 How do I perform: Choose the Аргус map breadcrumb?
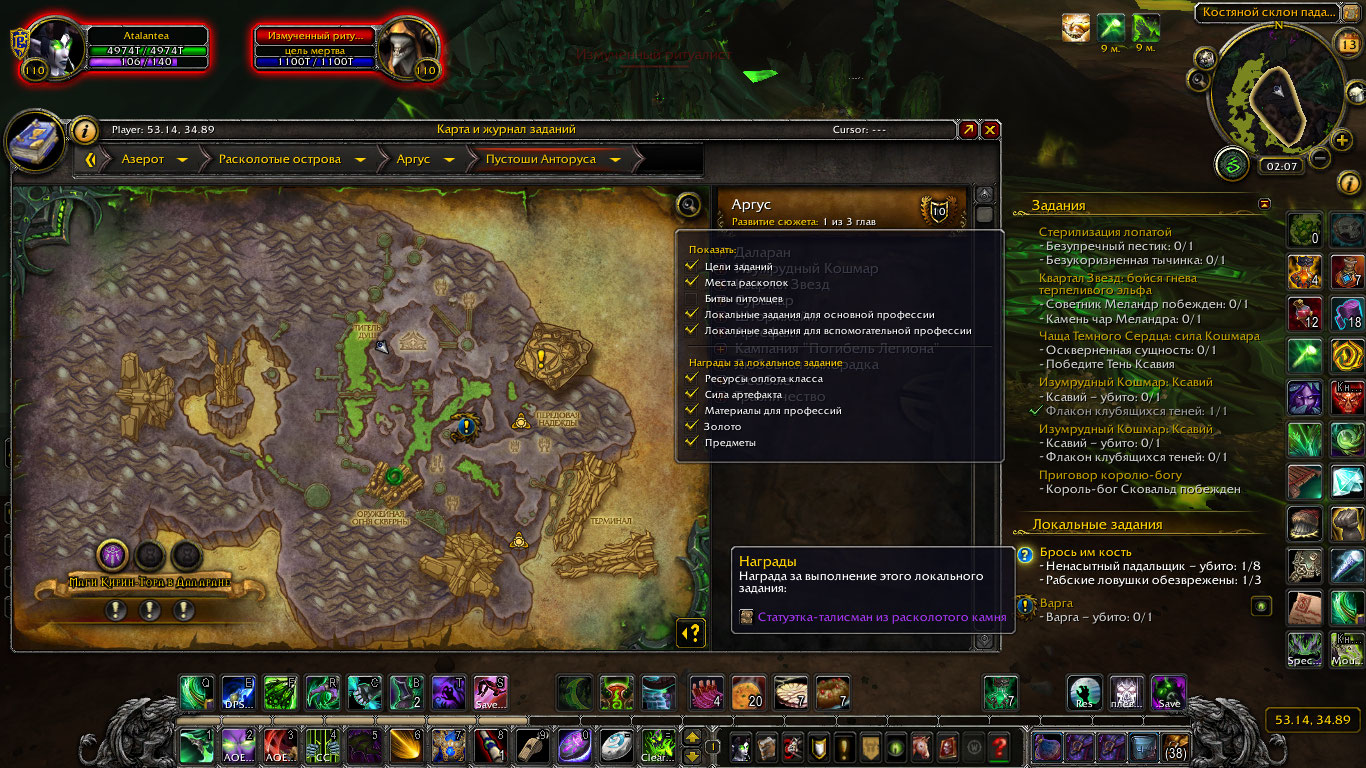412,159
